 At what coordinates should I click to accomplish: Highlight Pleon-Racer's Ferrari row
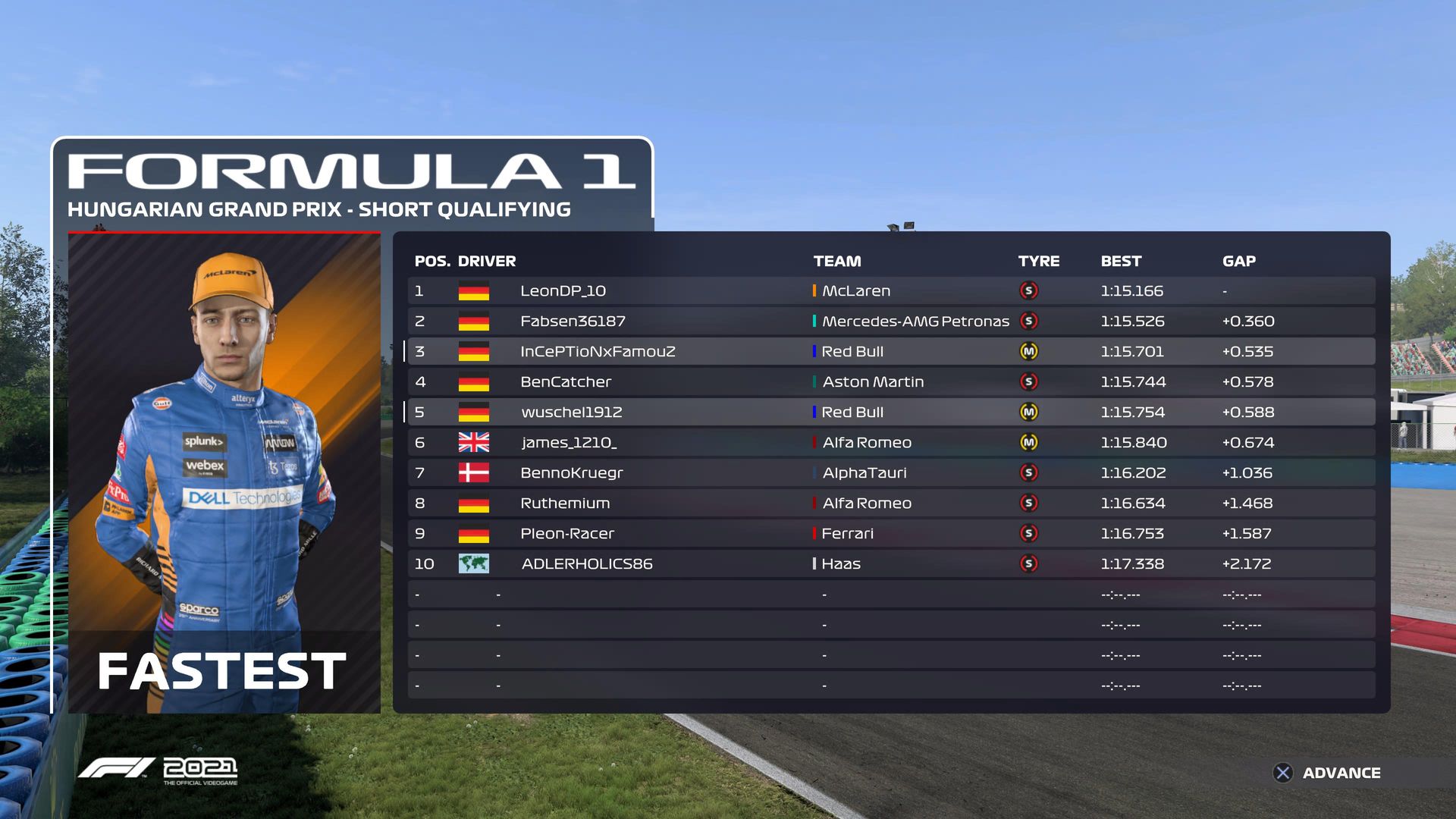[891, 533]
